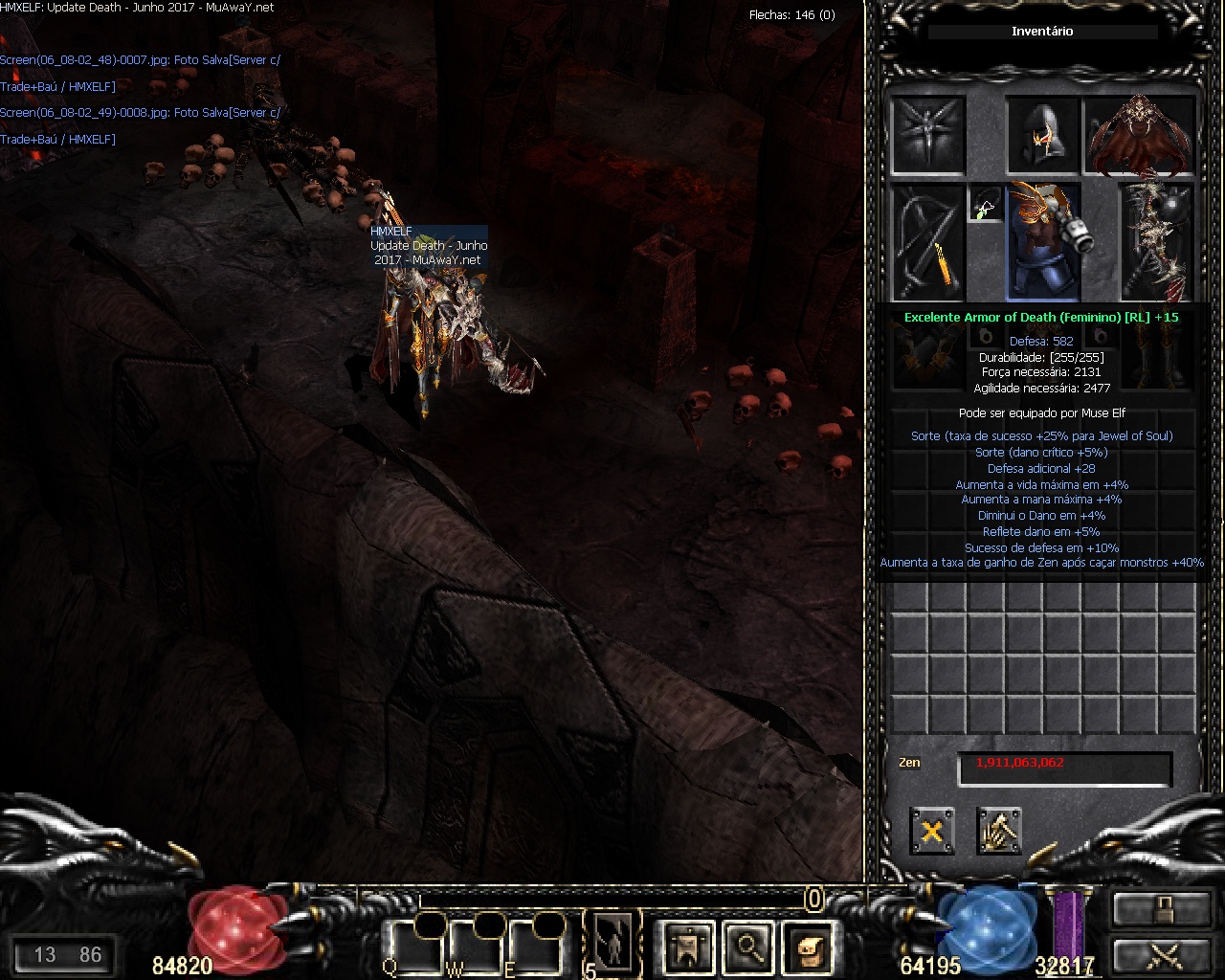Select the equipped gloves slot
The width and height of the screenshot is (1225, 980).
point(927,356)
